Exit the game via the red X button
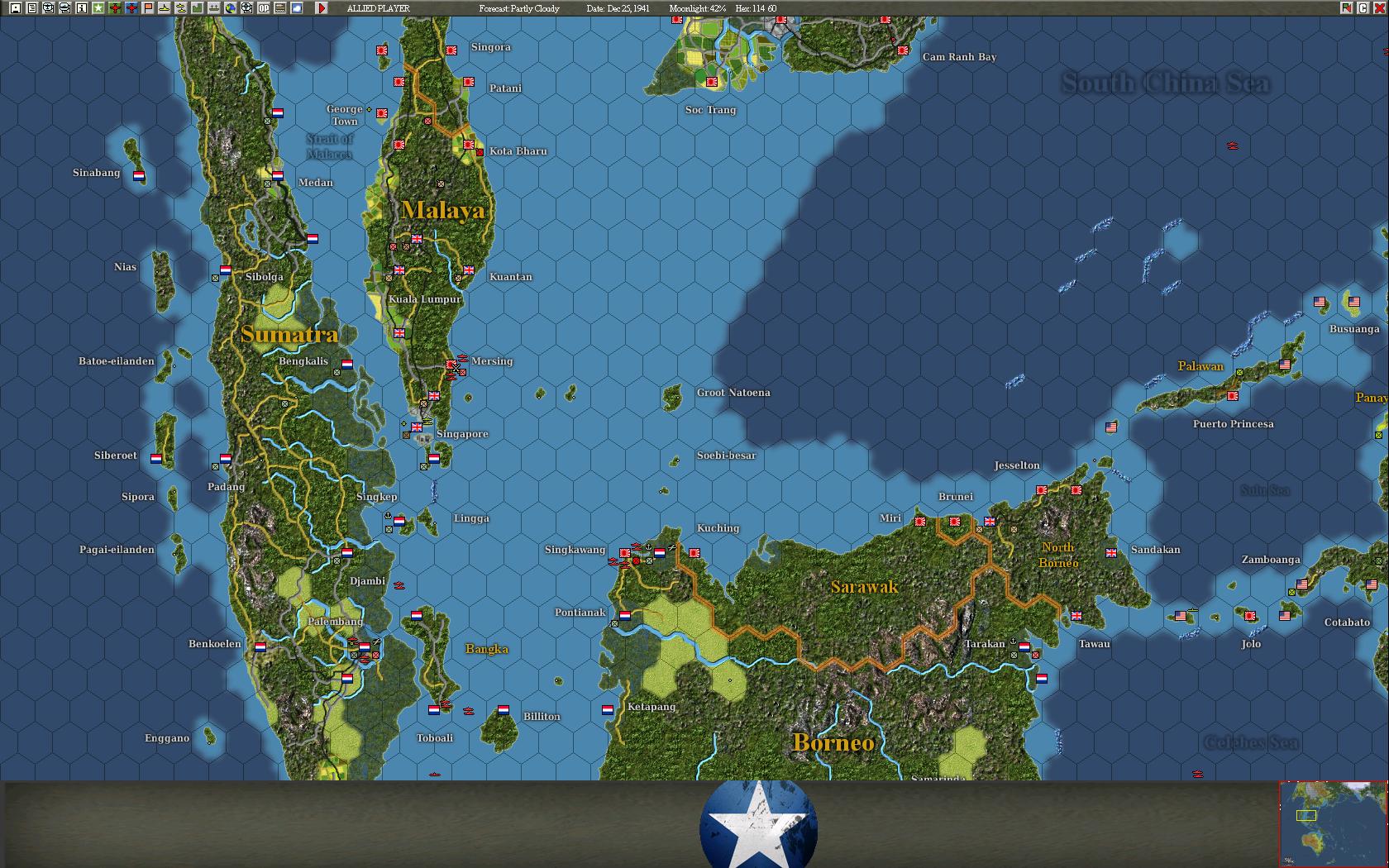 point(1380,8)
